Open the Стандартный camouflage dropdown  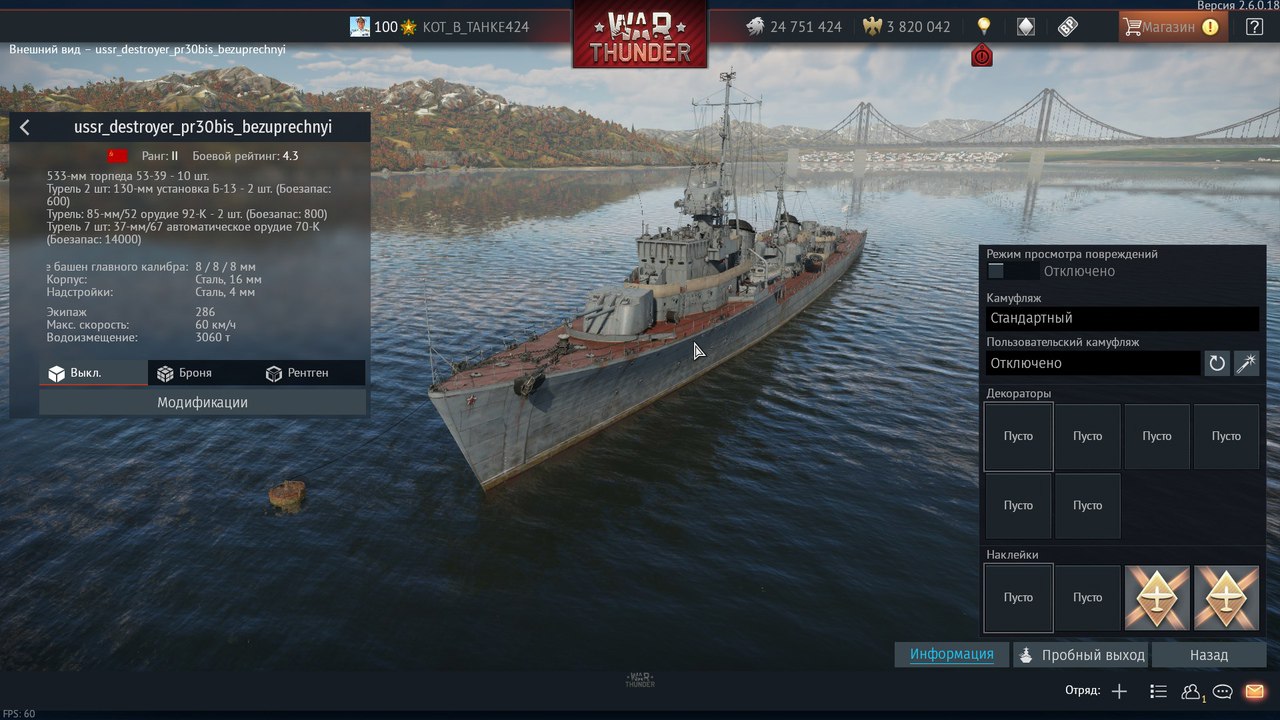tap(1122, 318)
